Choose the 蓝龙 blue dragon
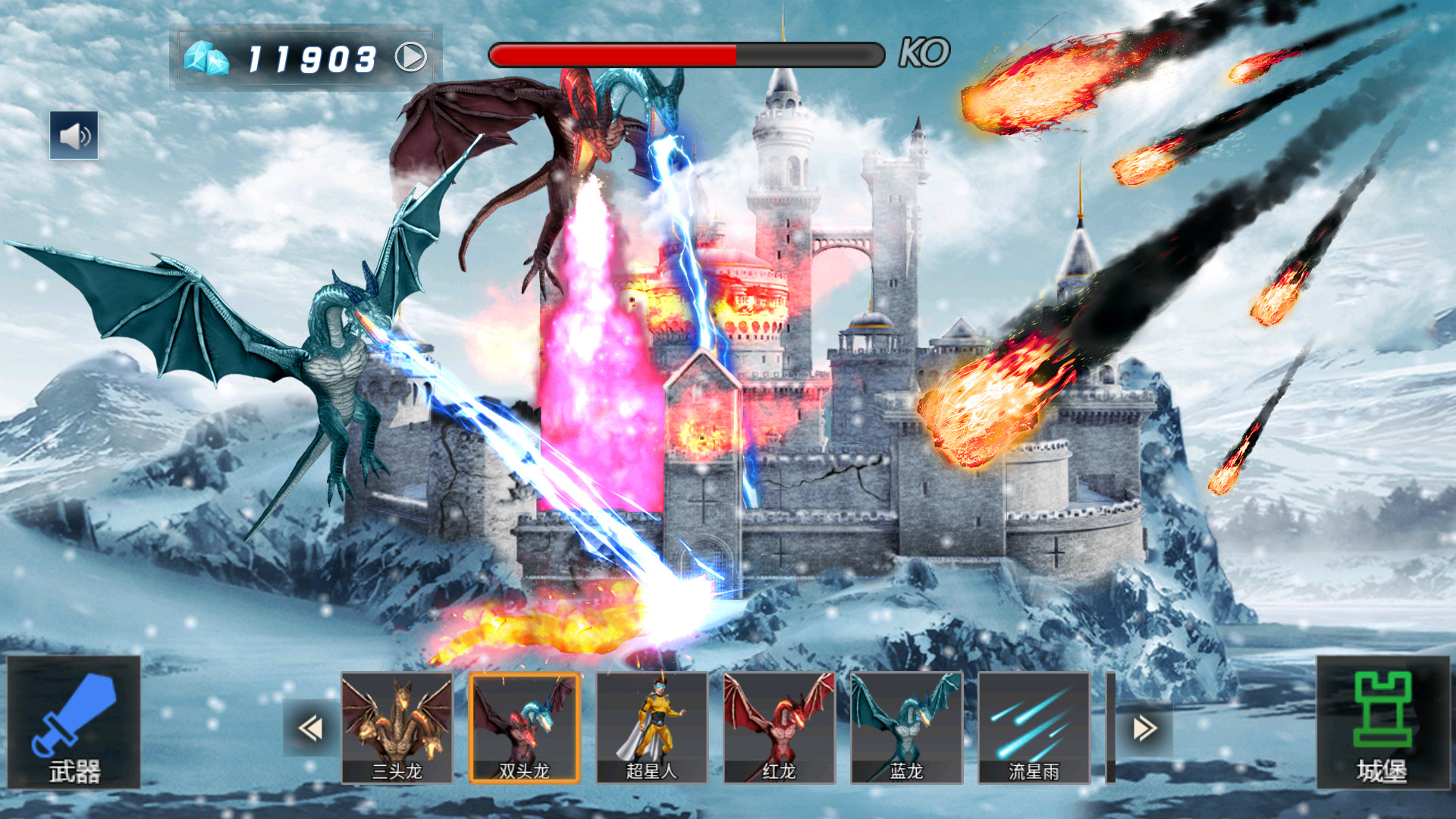This screenshot has height=819, width=1456. click(906, 727)
